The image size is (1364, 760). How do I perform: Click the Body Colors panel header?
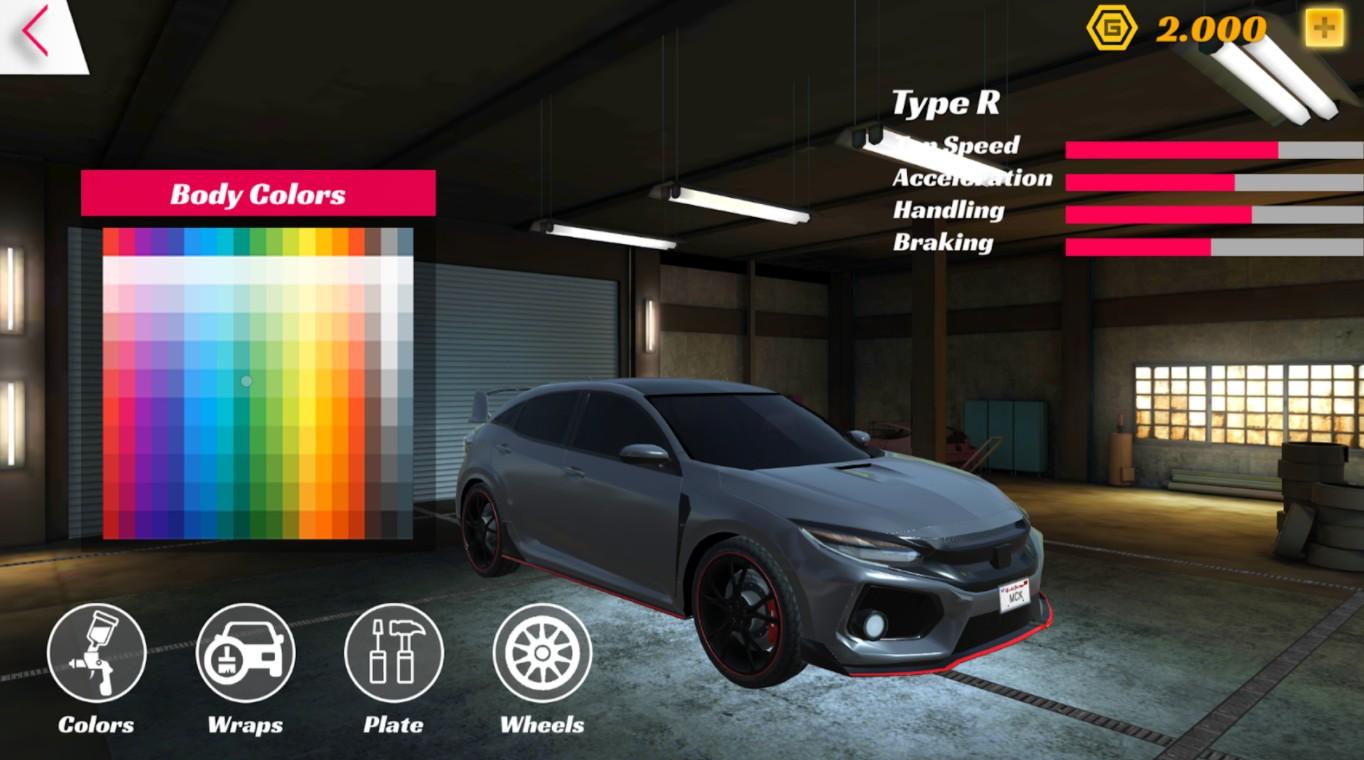point(258,194)
